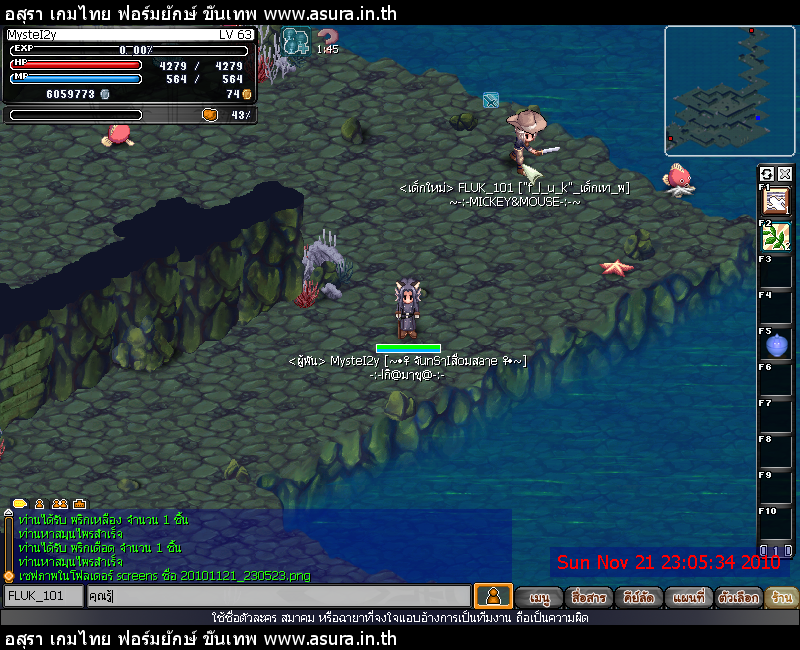This screenshot has height=650, width=800.
Task: Open the ร้าน (Shop) button
Action: pos(783,597)
